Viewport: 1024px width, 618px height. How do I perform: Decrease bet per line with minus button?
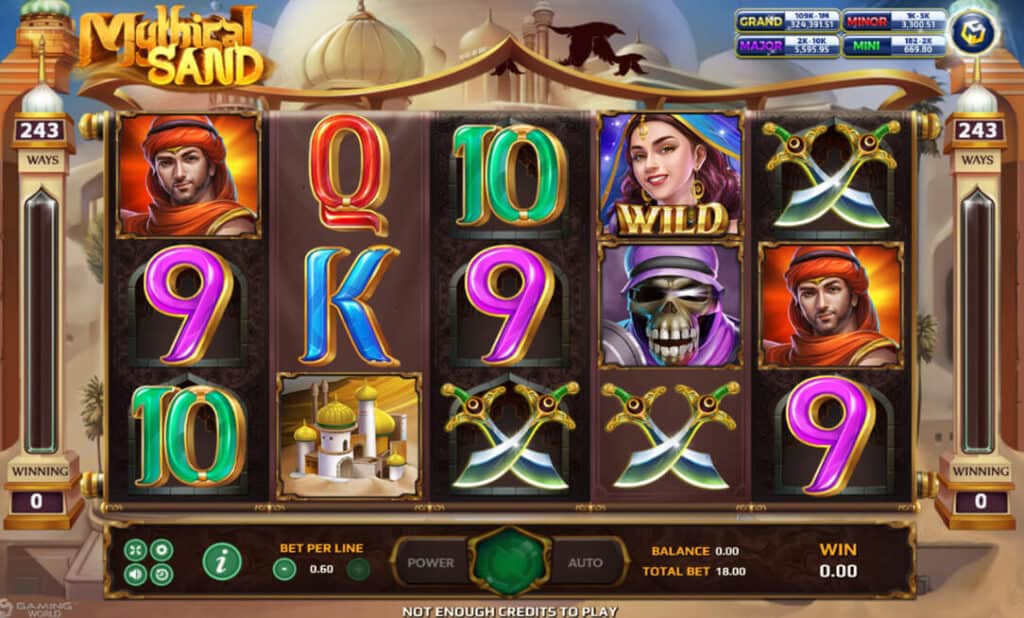click(285, 569)
